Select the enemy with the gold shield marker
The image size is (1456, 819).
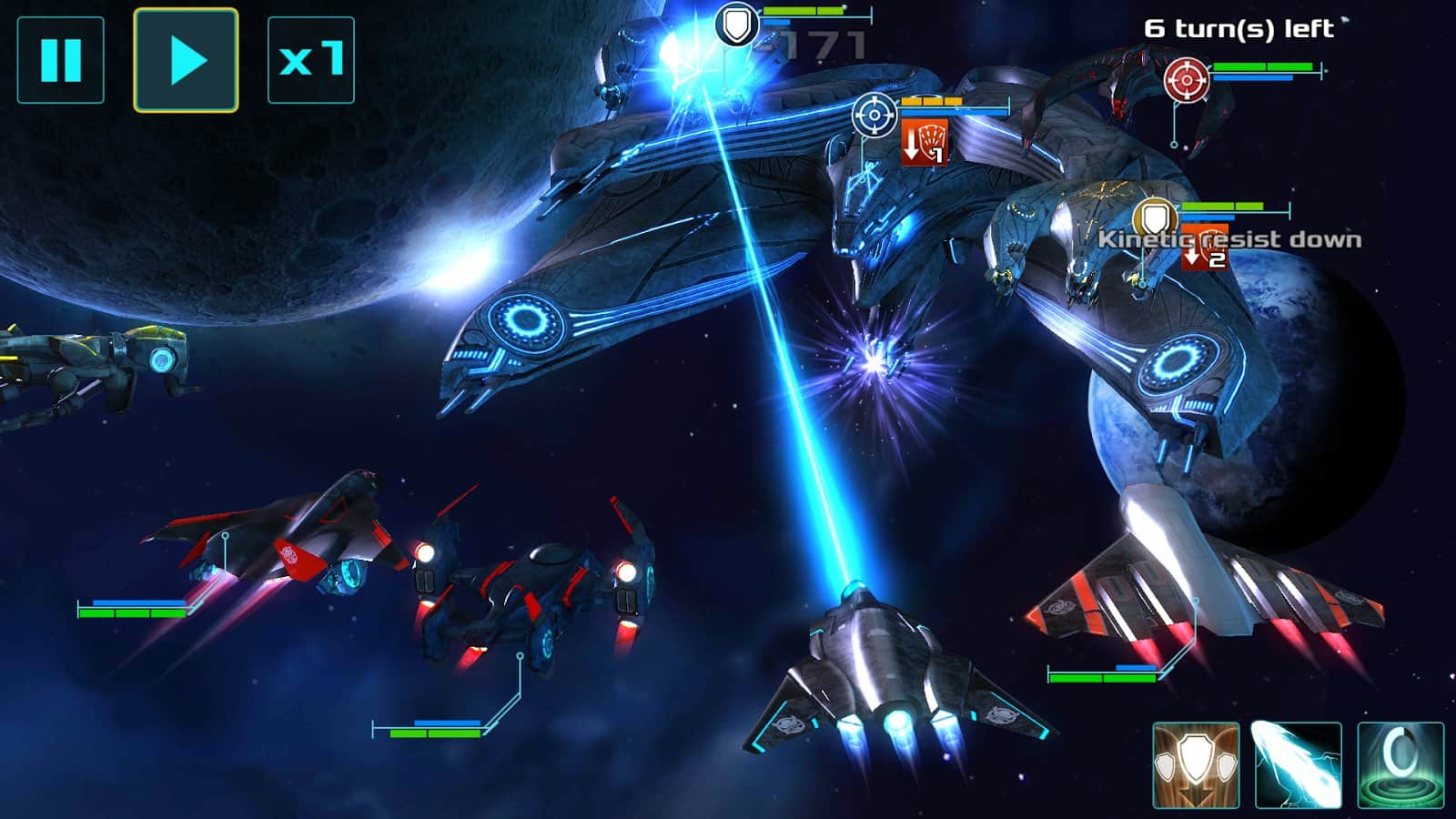1155,218
